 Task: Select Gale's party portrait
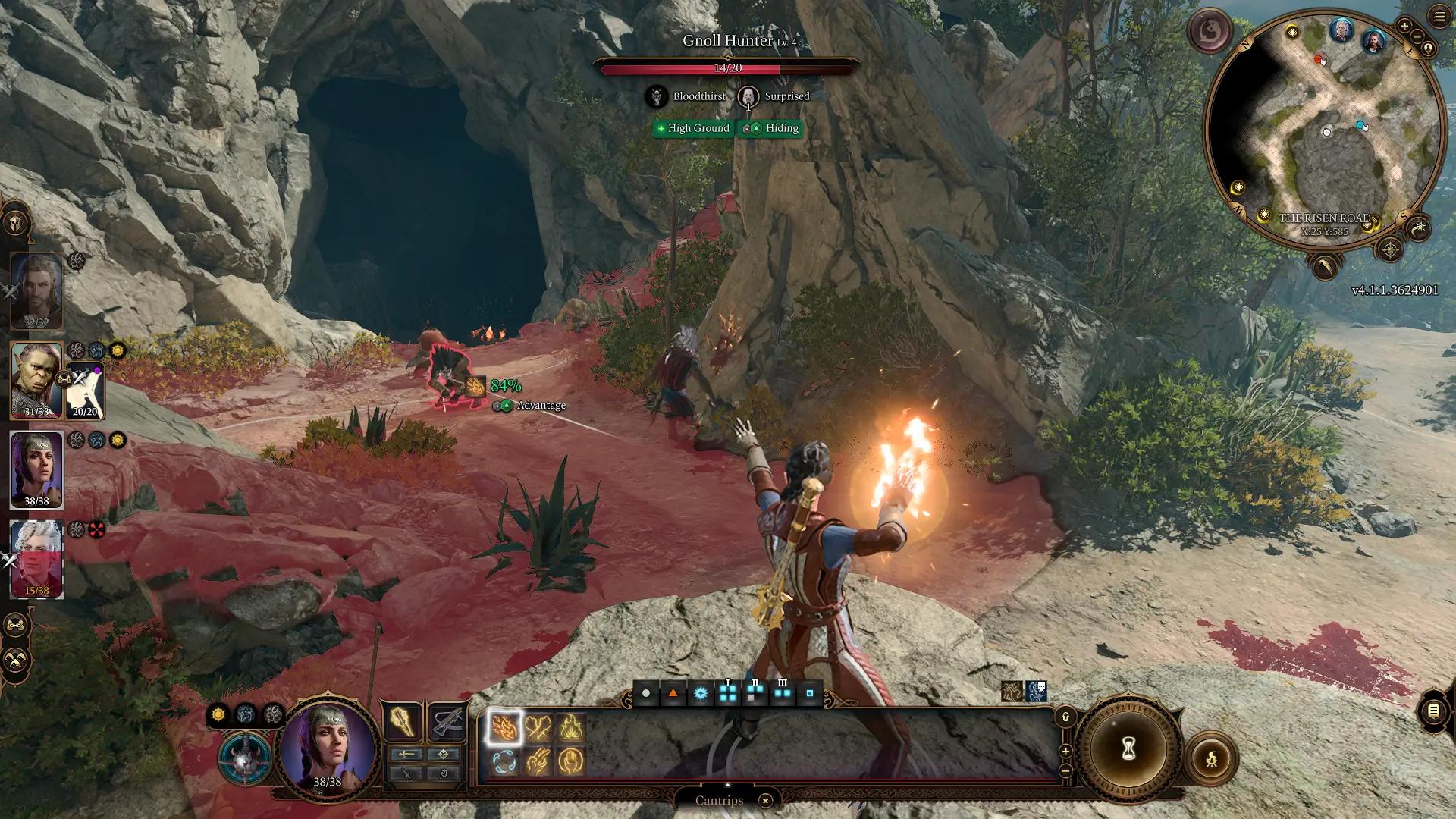coord(36,292)
